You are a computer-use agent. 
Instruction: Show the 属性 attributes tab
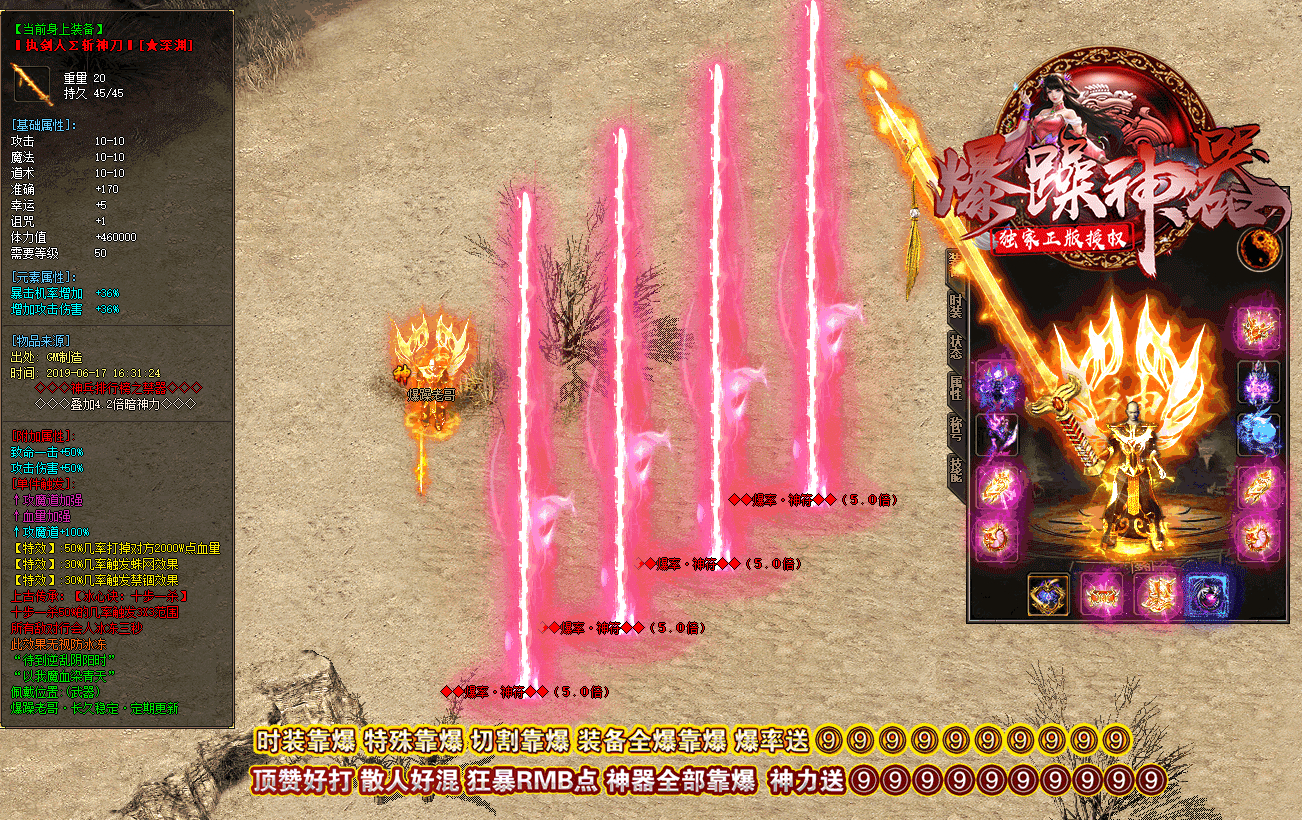pyautogui.click(x=956, y=388)
